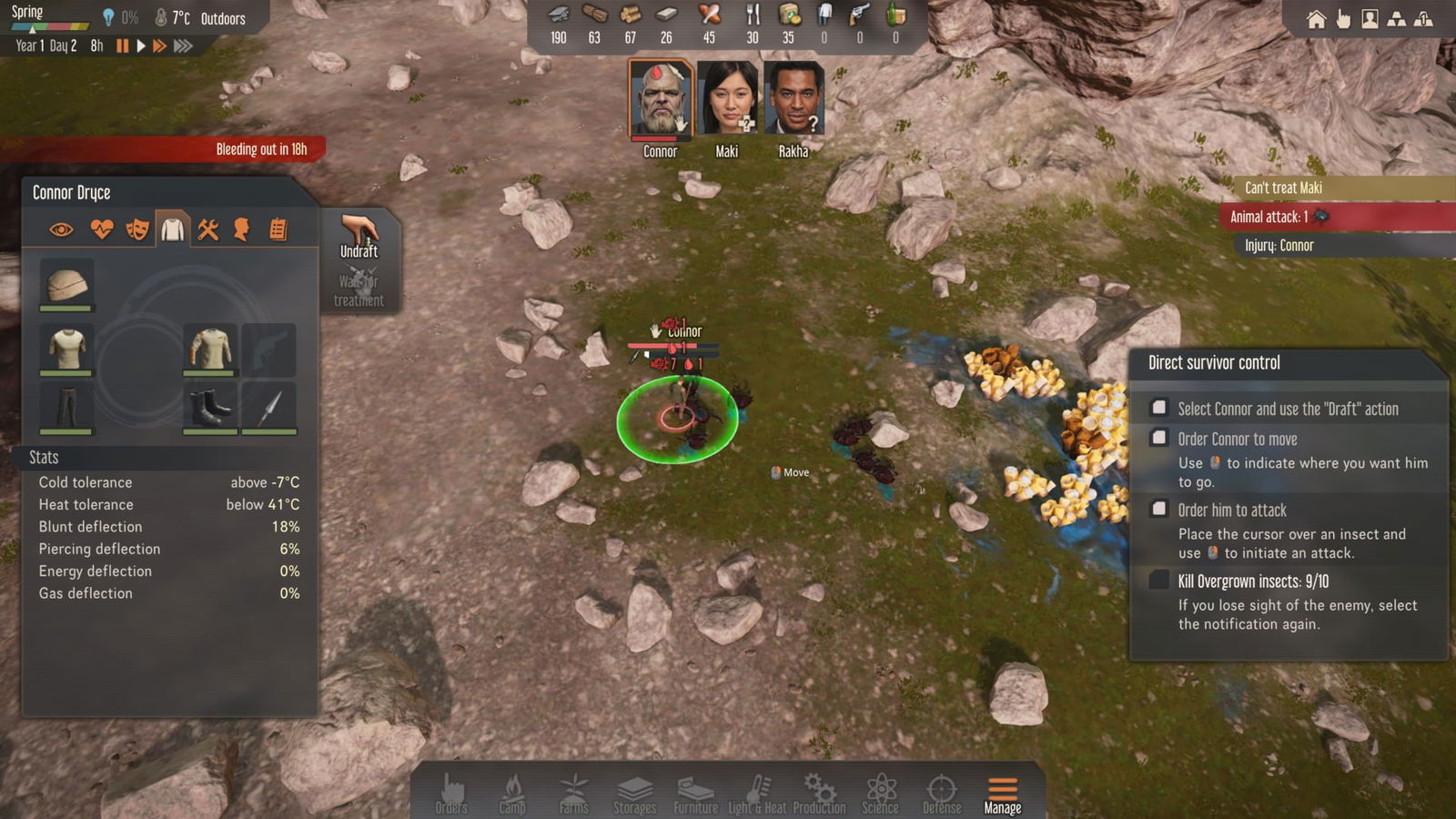Open the Light & Heat build menu

(x=755, y=792)
